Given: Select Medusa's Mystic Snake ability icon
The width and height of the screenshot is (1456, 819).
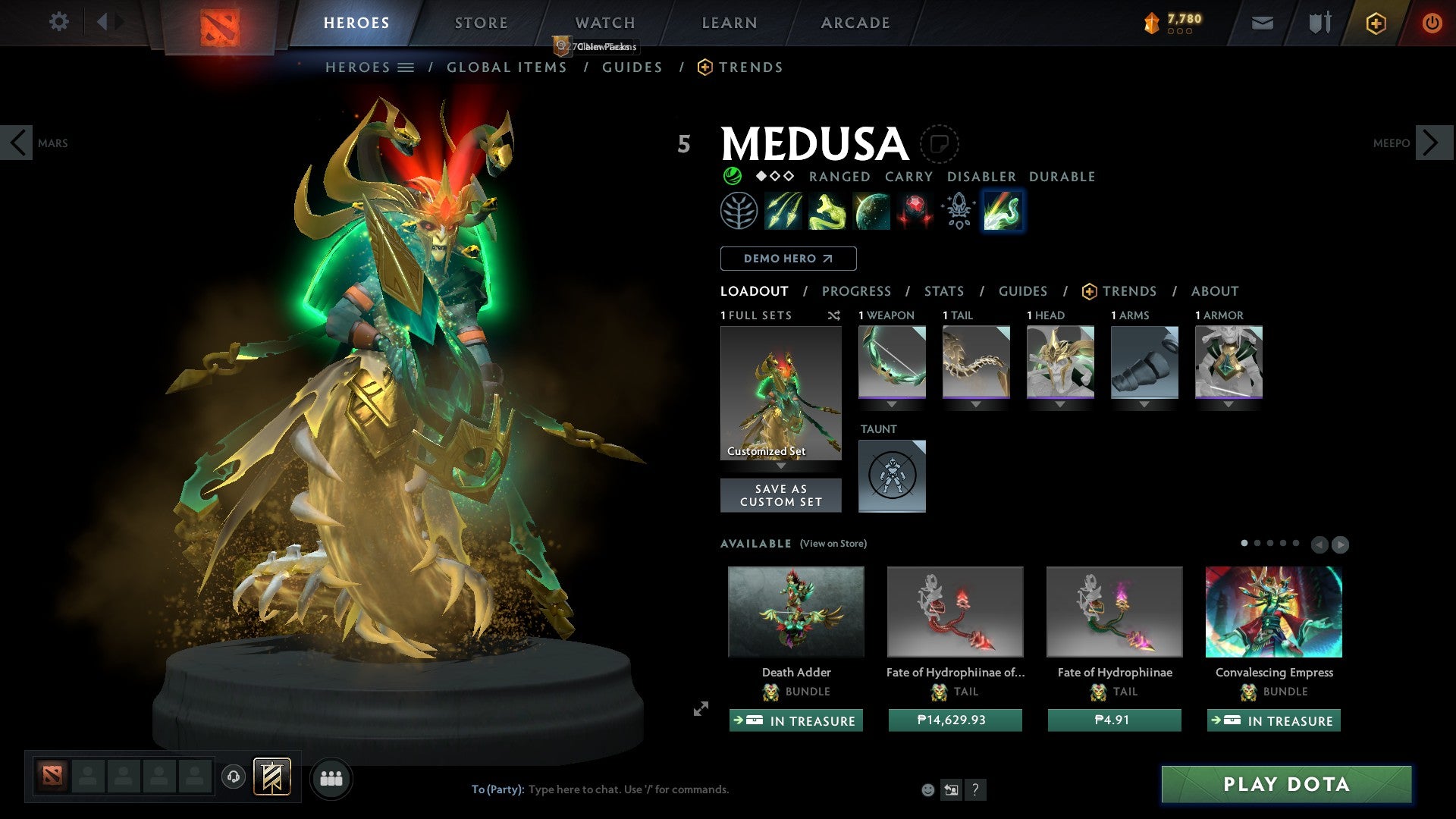Looking at the screenshot, I should [827, 211].
